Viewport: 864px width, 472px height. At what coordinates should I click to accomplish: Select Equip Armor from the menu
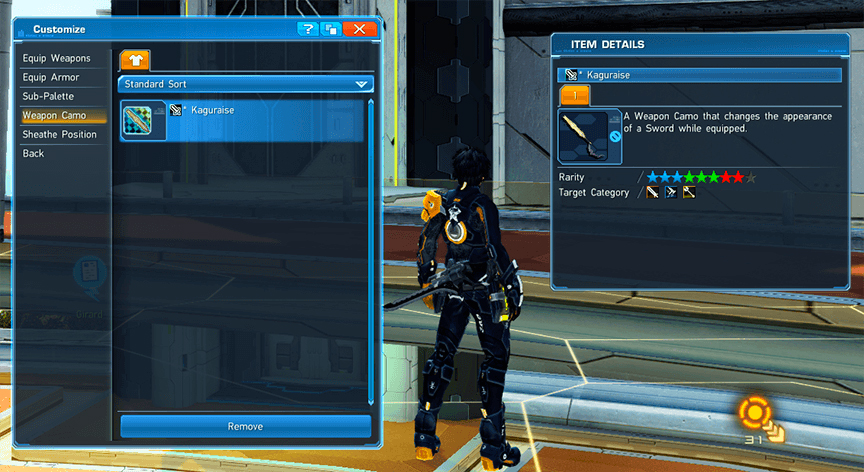coord(51,77)
